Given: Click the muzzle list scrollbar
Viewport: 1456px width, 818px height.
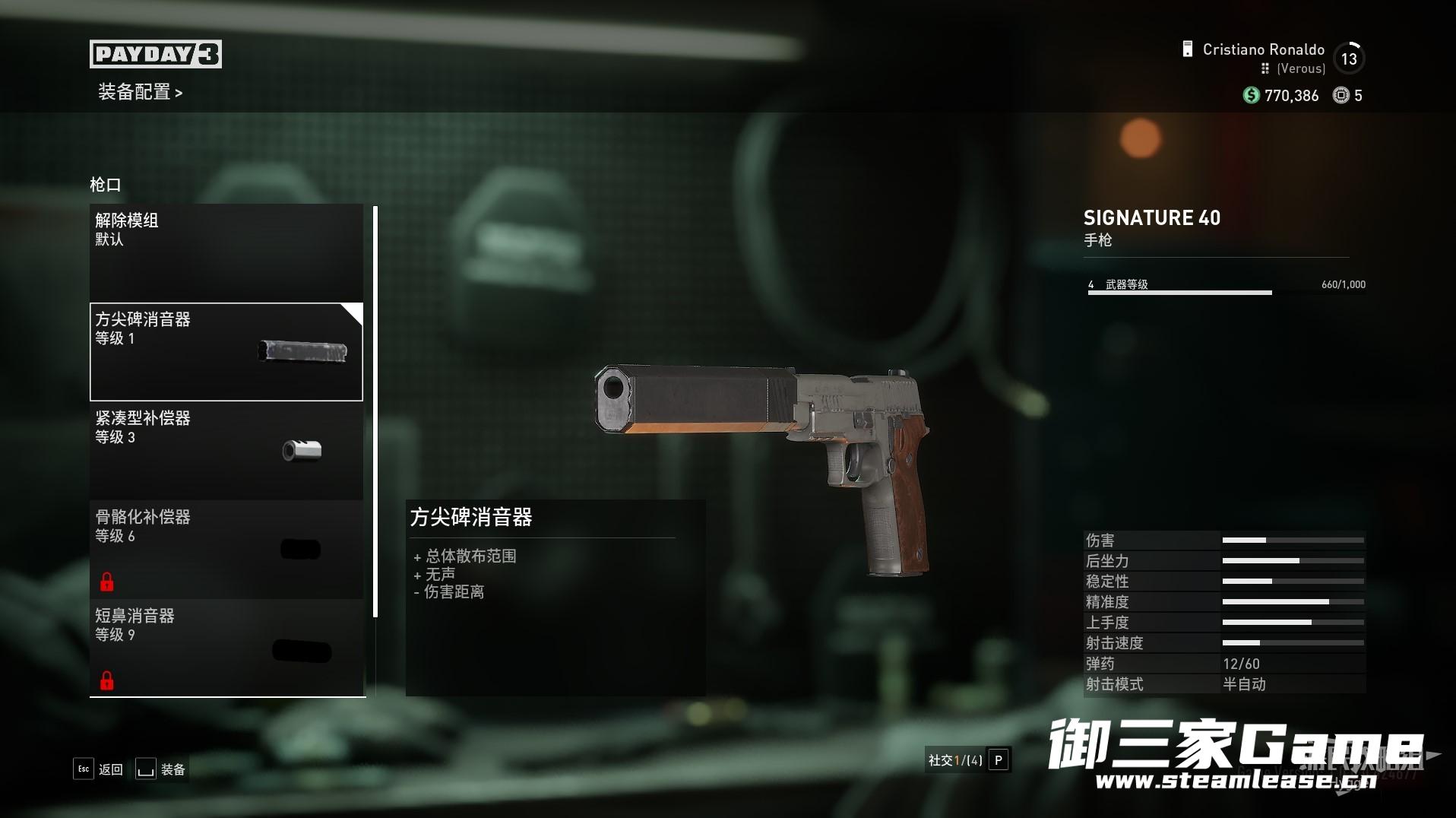Looking at the screenshot, I should [375, 411].
